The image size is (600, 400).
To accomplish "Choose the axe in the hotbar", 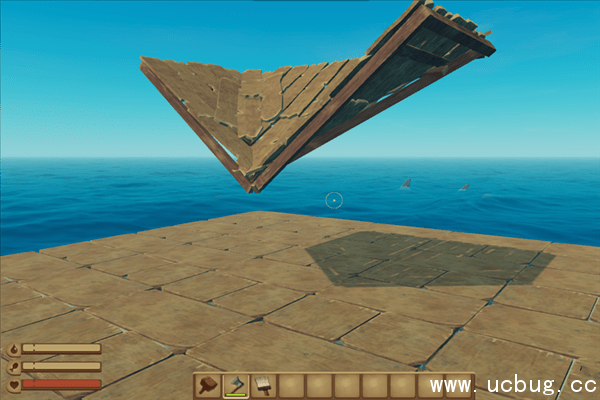I will [236, 385].
